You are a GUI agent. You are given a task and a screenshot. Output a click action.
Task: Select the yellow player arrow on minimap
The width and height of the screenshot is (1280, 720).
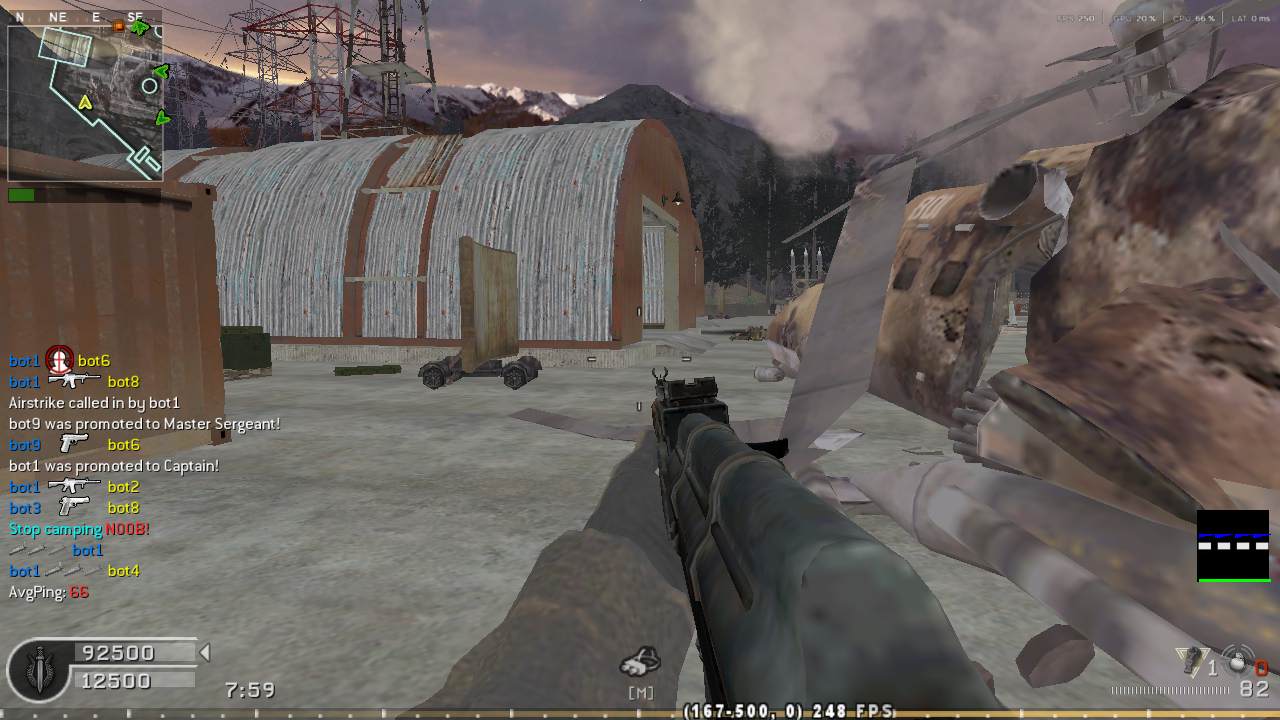(85, 103)
